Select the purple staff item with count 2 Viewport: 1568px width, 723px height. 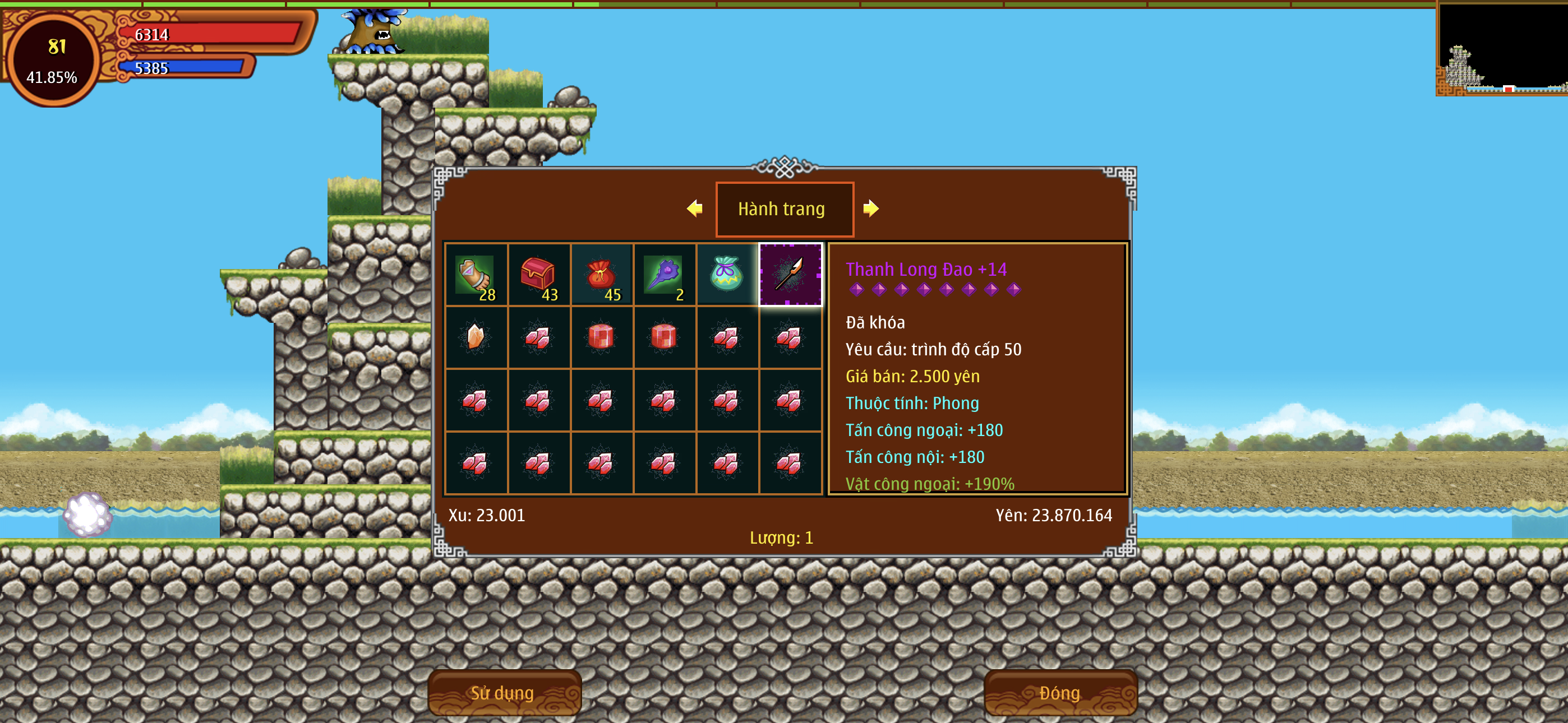664,275
